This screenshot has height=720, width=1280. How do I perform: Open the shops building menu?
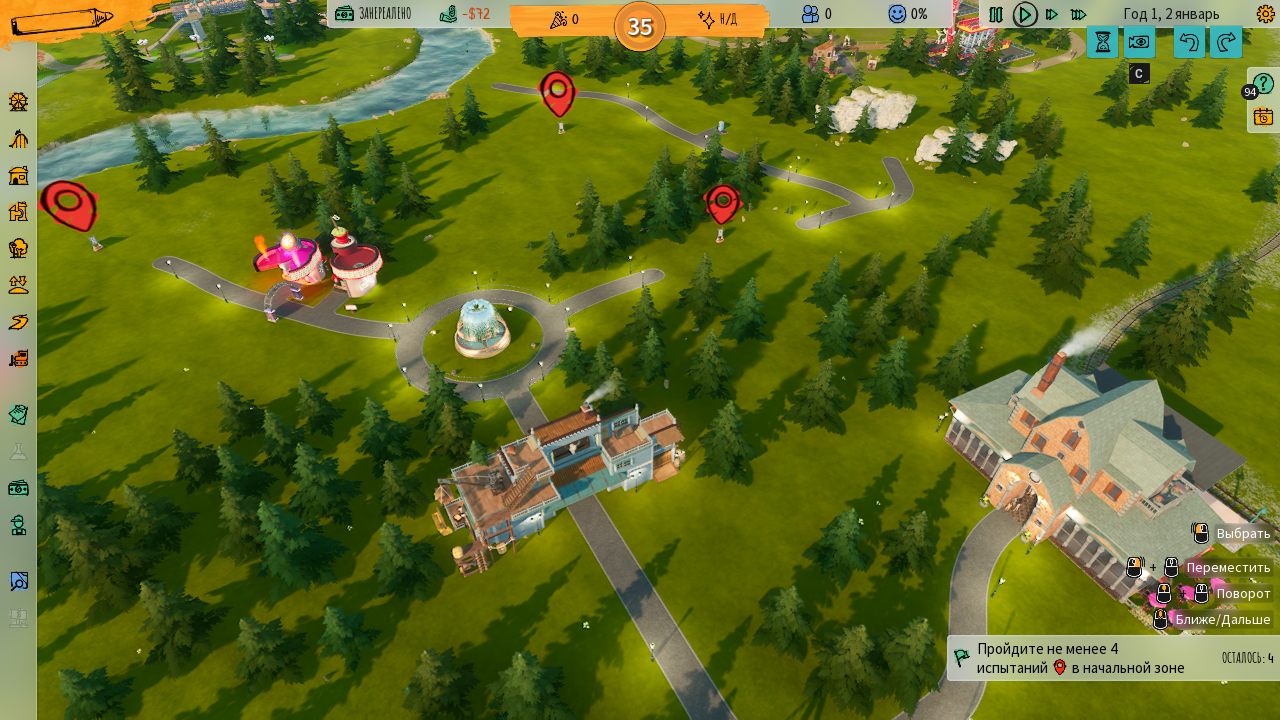(18, 175)
